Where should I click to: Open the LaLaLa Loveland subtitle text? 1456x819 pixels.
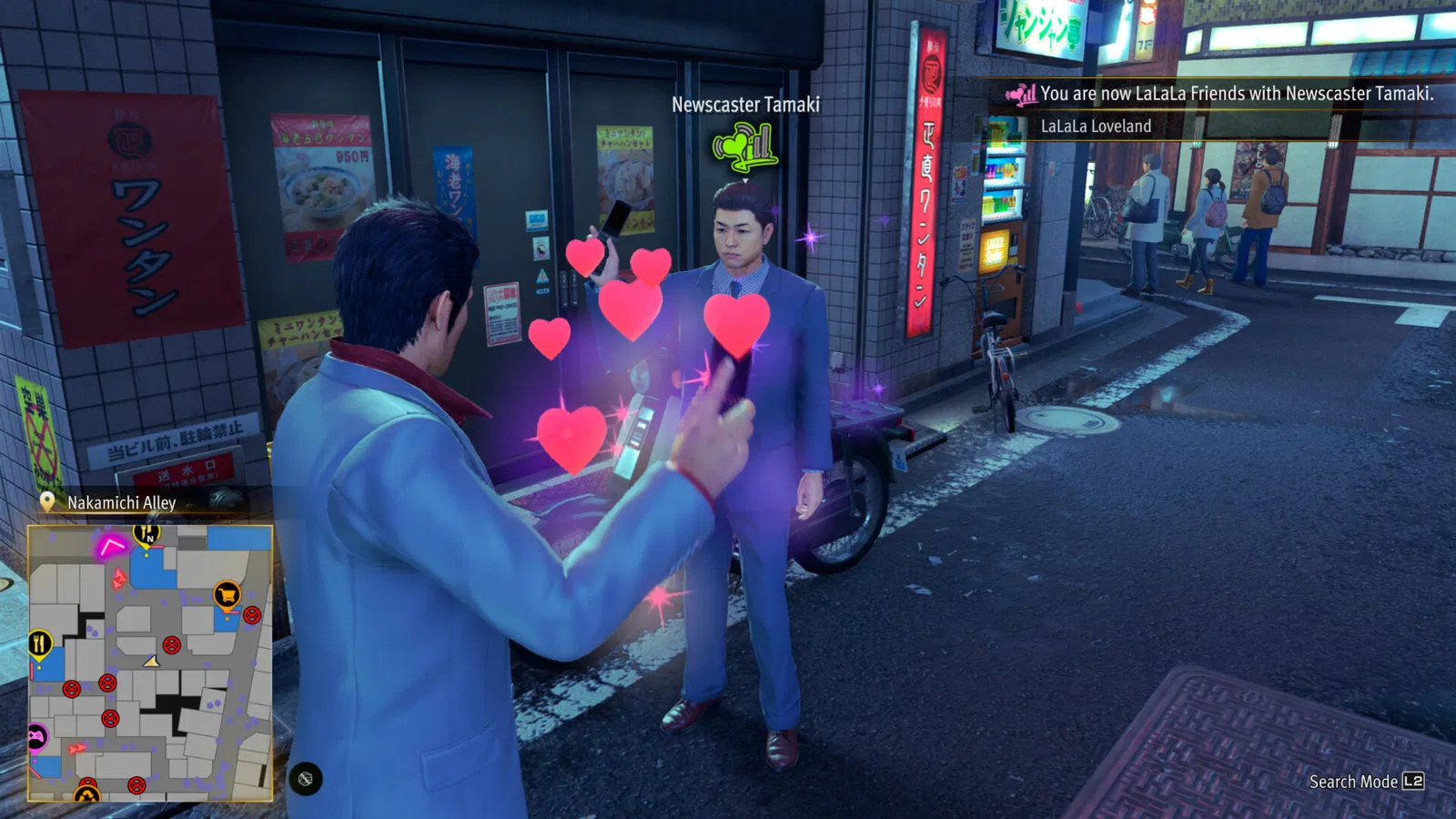click(x=1096, y=126)
